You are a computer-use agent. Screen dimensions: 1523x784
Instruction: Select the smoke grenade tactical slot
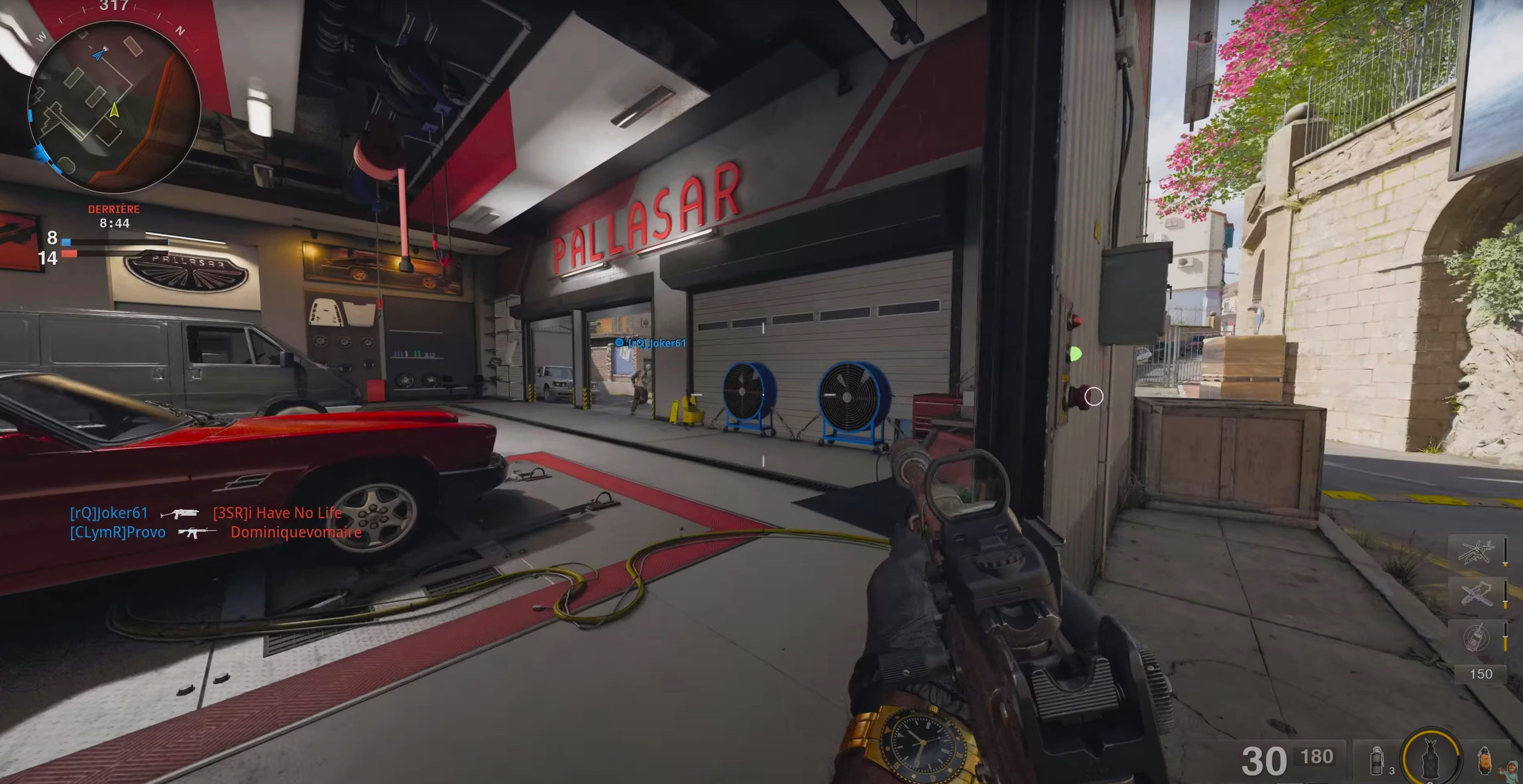click(1377, 761)
